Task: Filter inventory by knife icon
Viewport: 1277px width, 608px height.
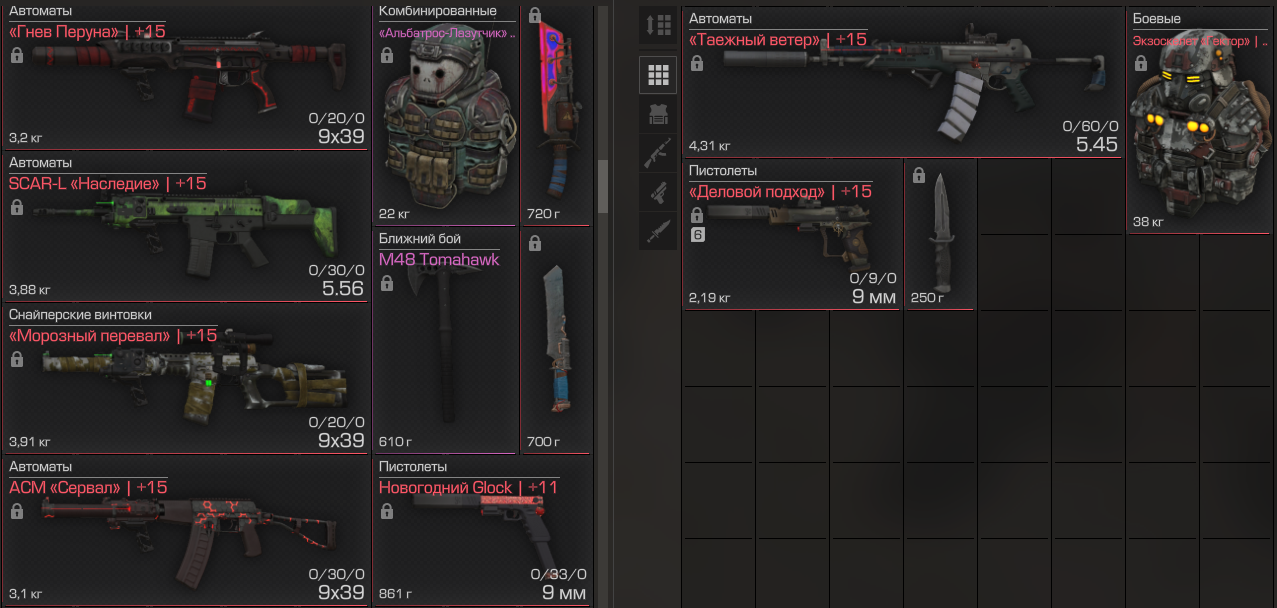Action: (x=657, y=232)
